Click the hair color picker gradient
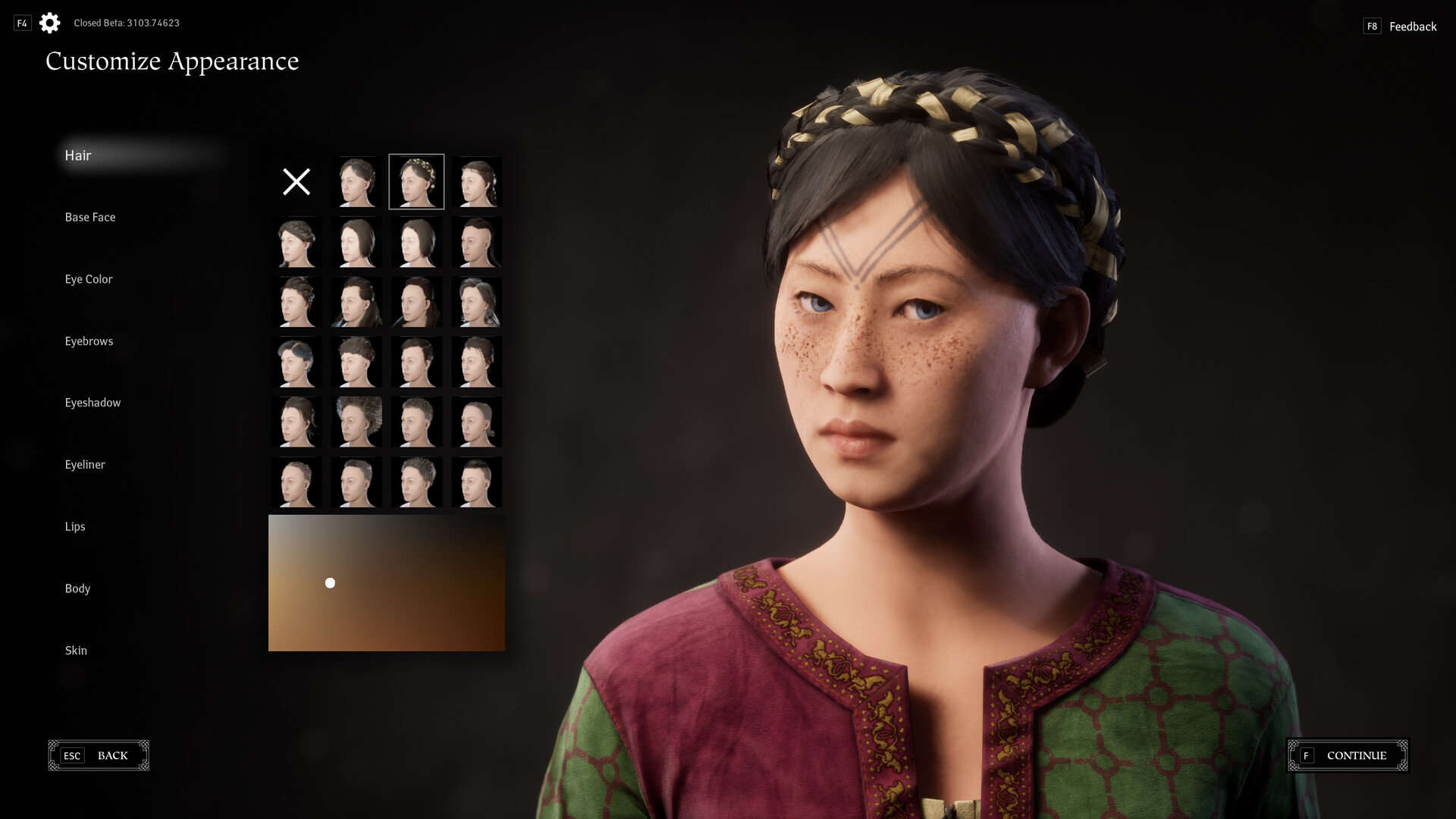Image resolution: width=1456 pixels, height=819 pixels. [387, 583]
